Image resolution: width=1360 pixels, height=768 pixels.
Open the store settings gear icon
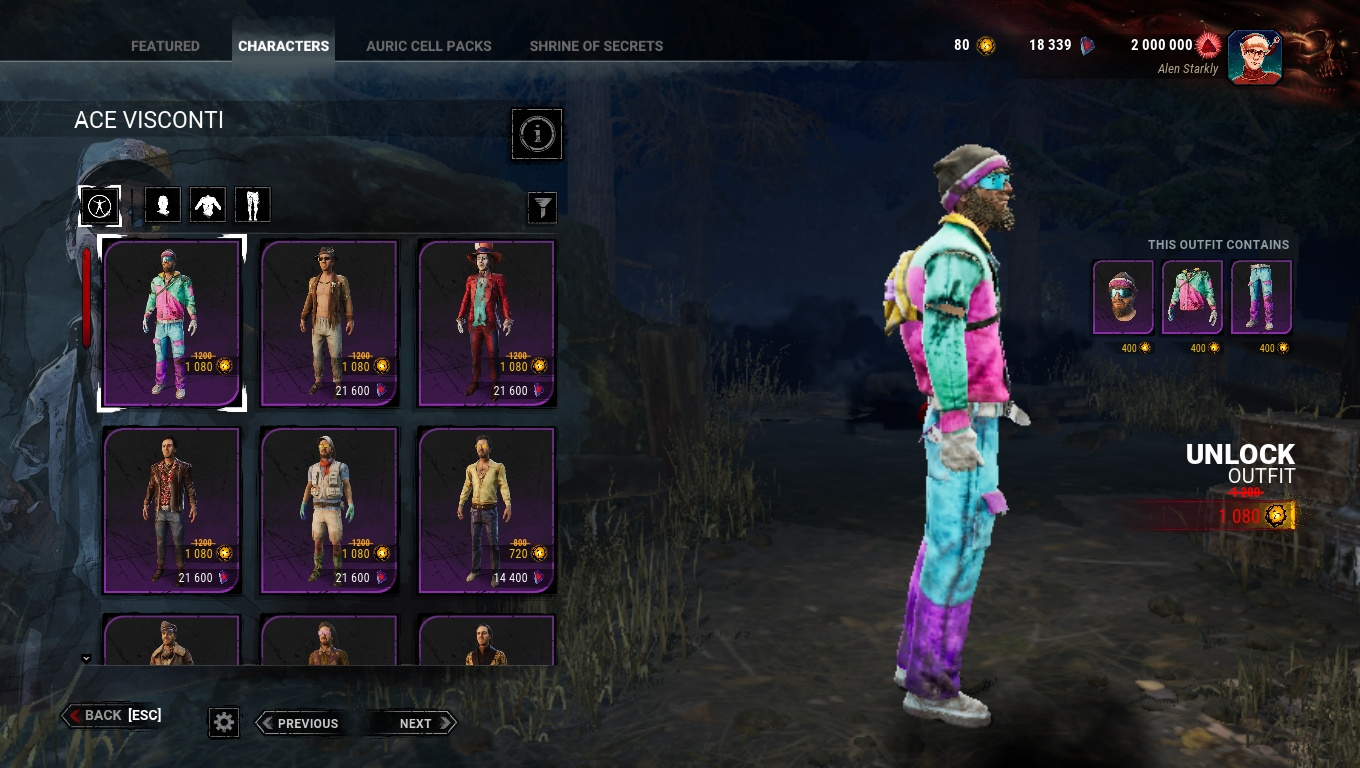click(223, 721)
